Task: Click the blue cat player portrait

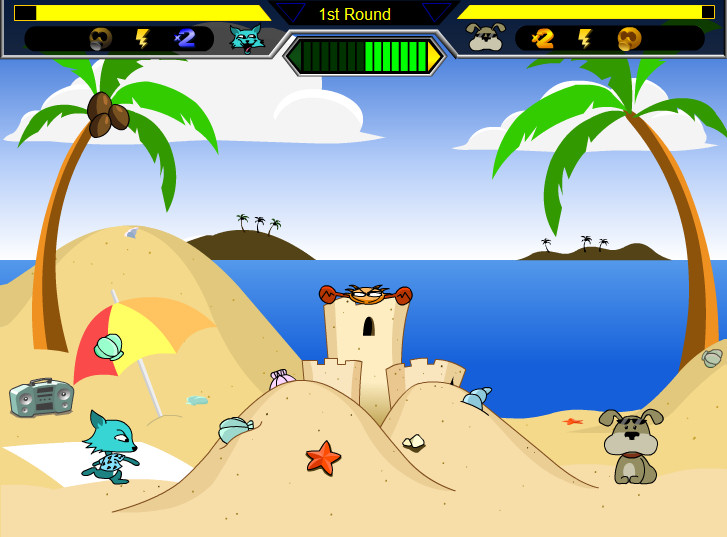Action: (x=245, y=39)
